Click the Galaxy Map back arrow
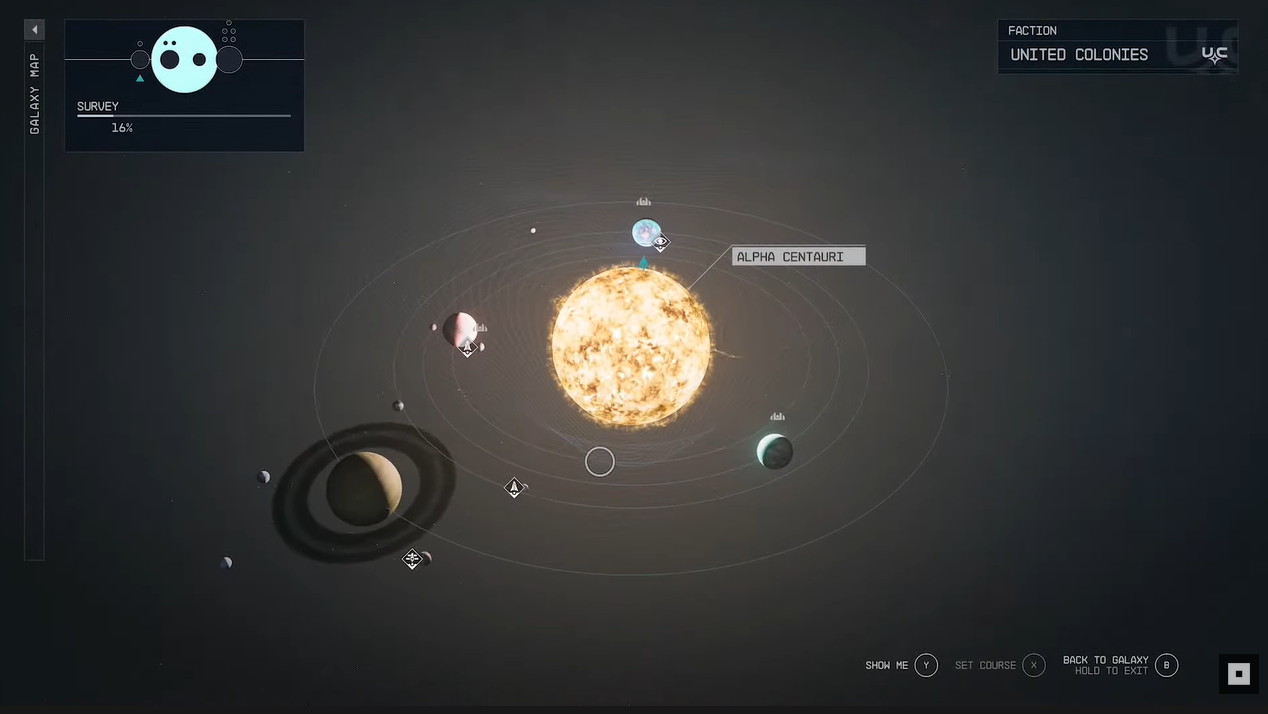Screen dimensions: 1268x714 pyautogui.click(x=35, y=29)
